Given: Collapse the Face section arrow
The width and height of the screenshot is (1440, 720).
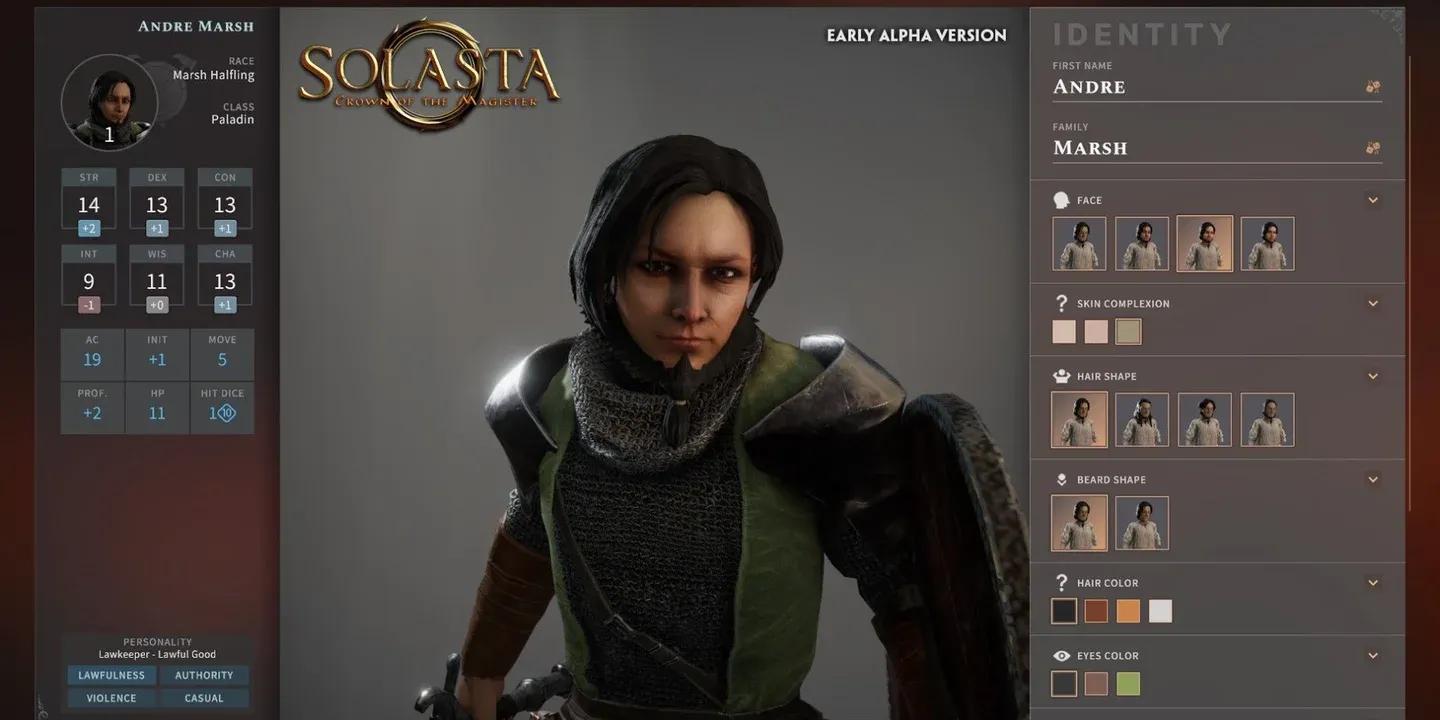Looking at the screenshot, I should (1373, 200).
